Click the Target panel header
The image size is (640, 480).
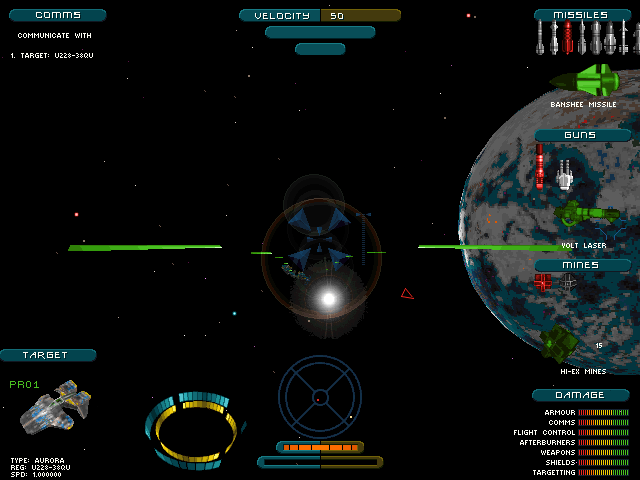48,355
